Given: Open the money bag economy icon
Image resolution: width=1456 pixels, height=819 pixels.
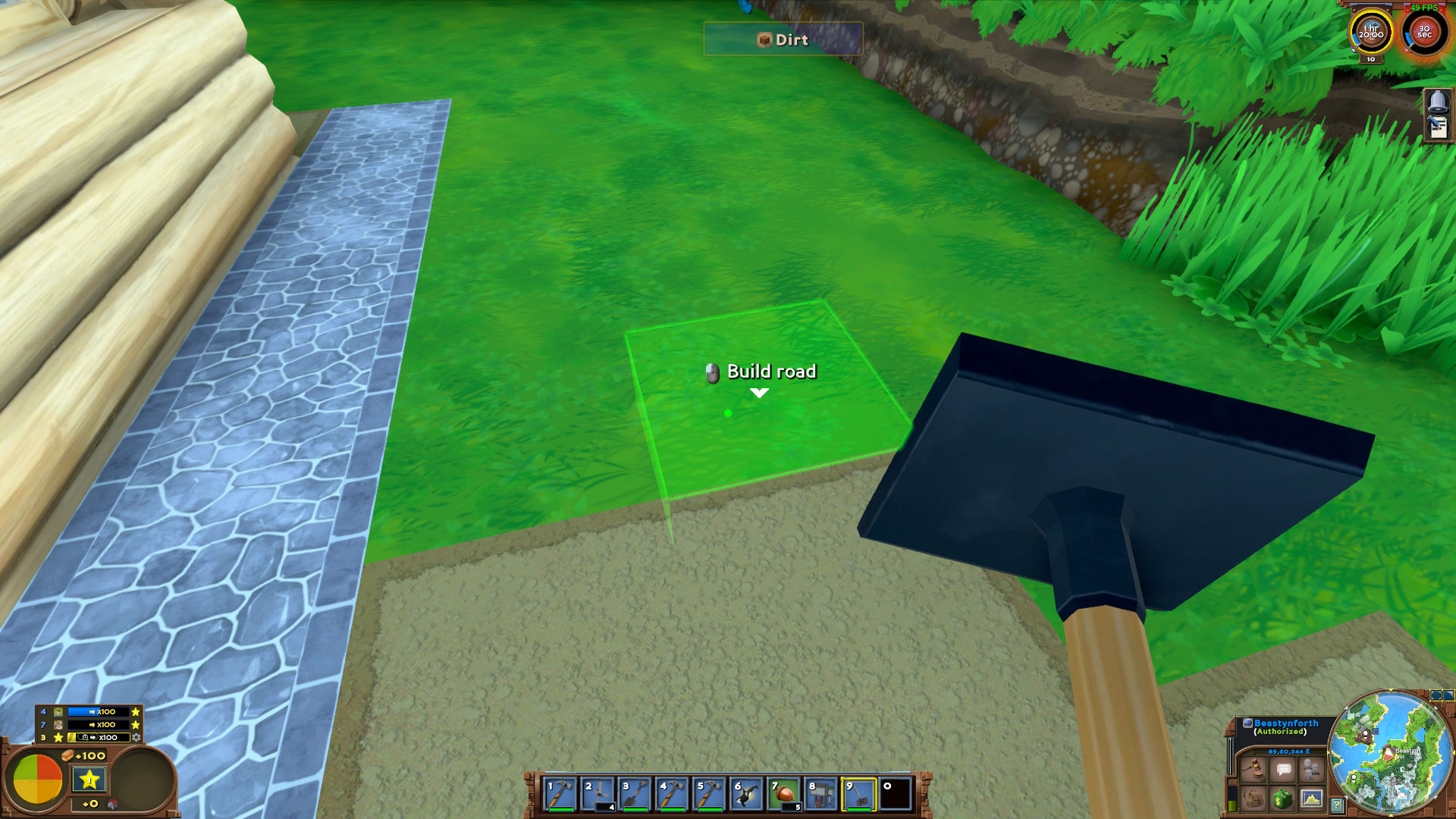Looking at the screenshot, I should (x=1282, y=800).
